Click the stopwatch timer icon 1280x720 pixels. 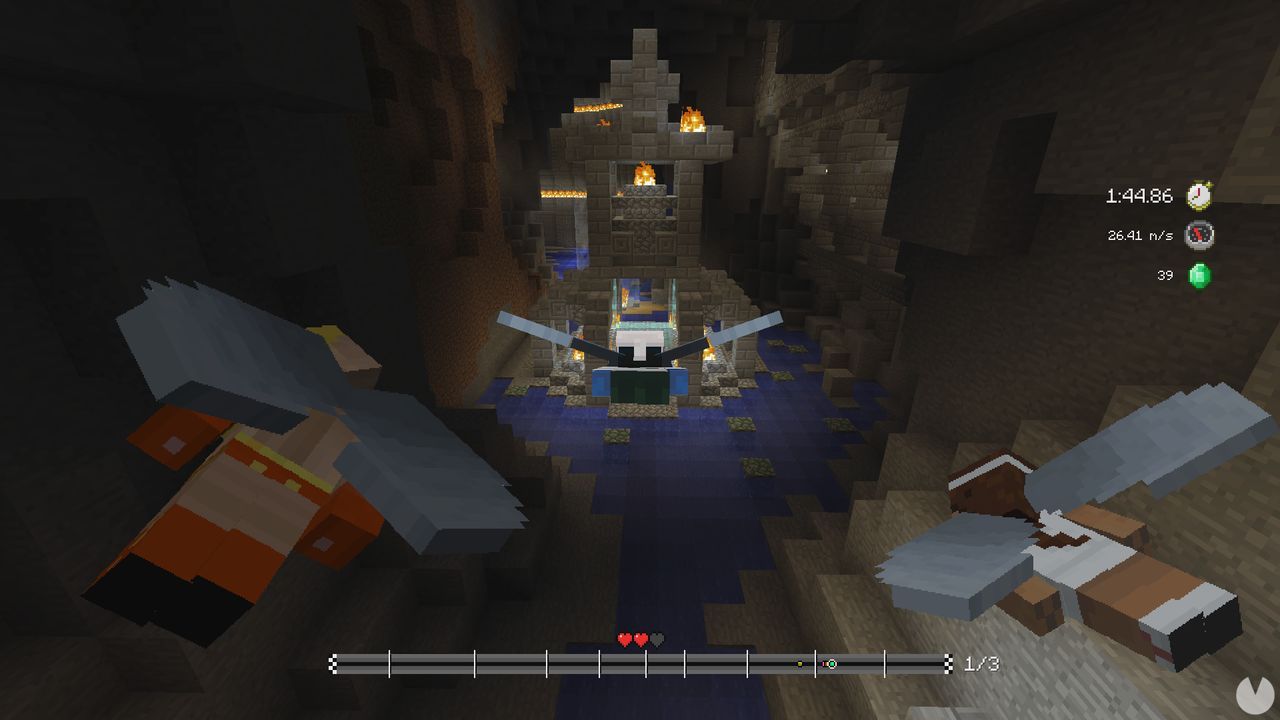coord(1200,197)
